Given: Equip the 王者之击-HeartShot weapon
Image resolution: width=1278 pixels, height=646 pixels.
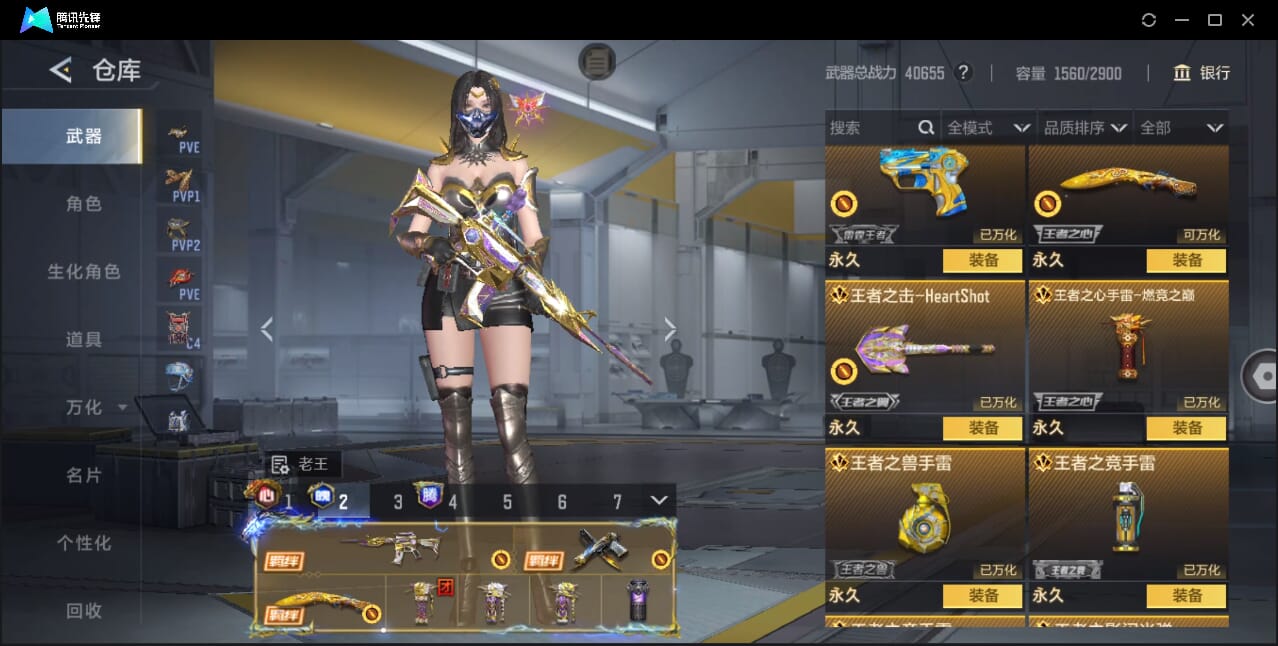Looking at the screenshot, I should click(x=983, y=428).
